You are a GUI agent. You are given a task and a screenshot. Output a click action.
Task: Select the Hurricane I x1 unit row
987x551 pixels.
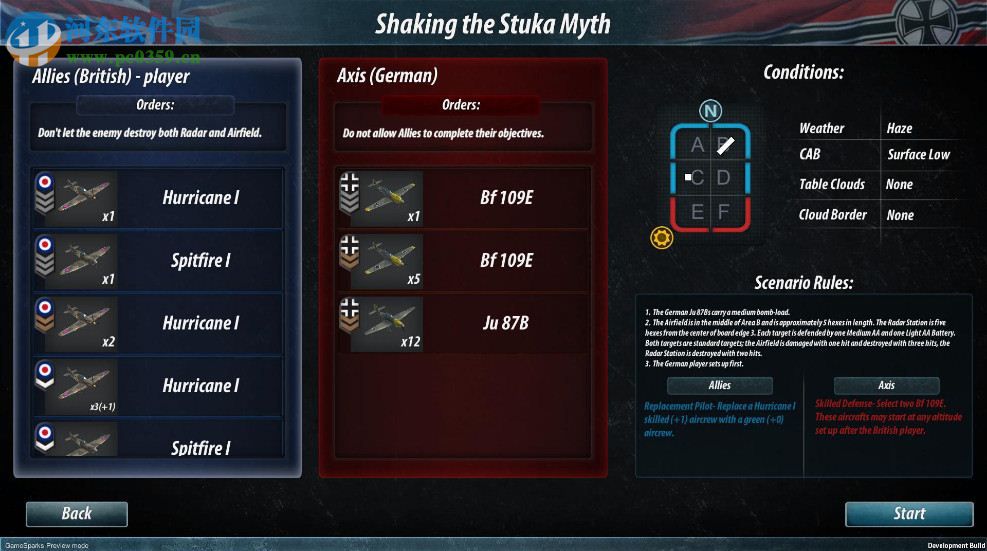point(159,198)
